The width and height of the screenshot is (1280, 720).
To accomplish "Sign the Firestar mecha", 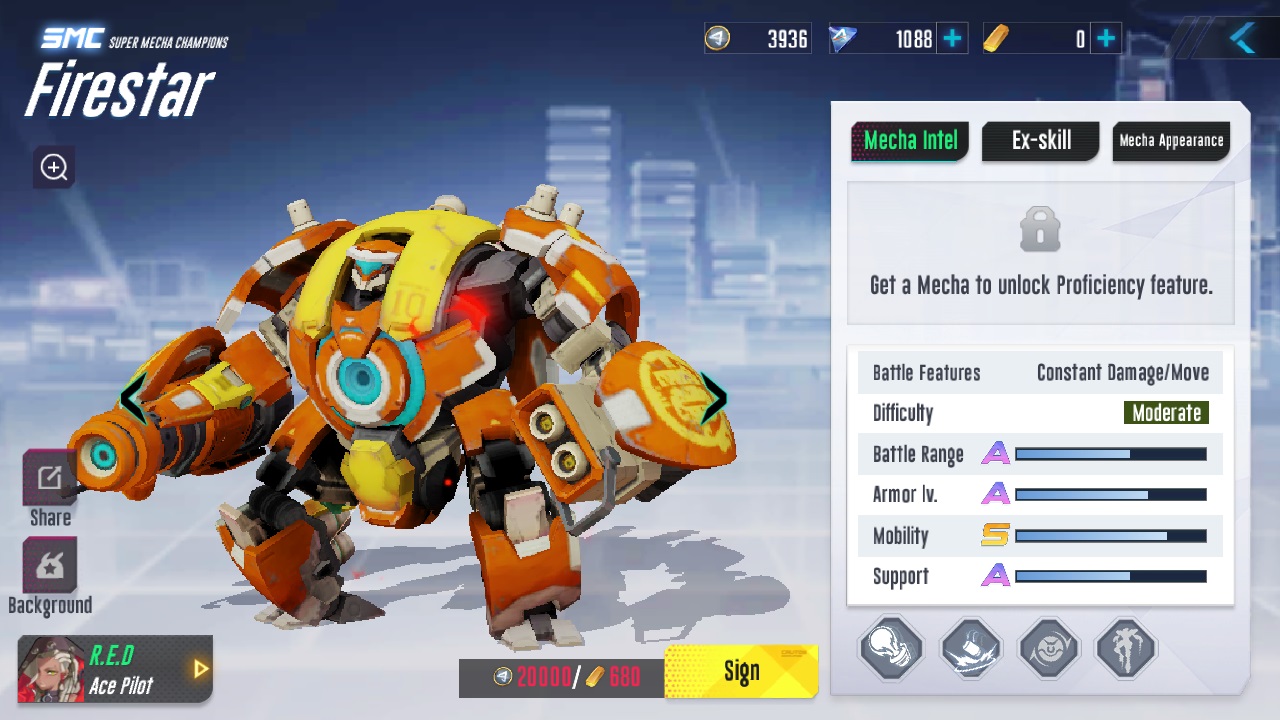I will 741,672.
